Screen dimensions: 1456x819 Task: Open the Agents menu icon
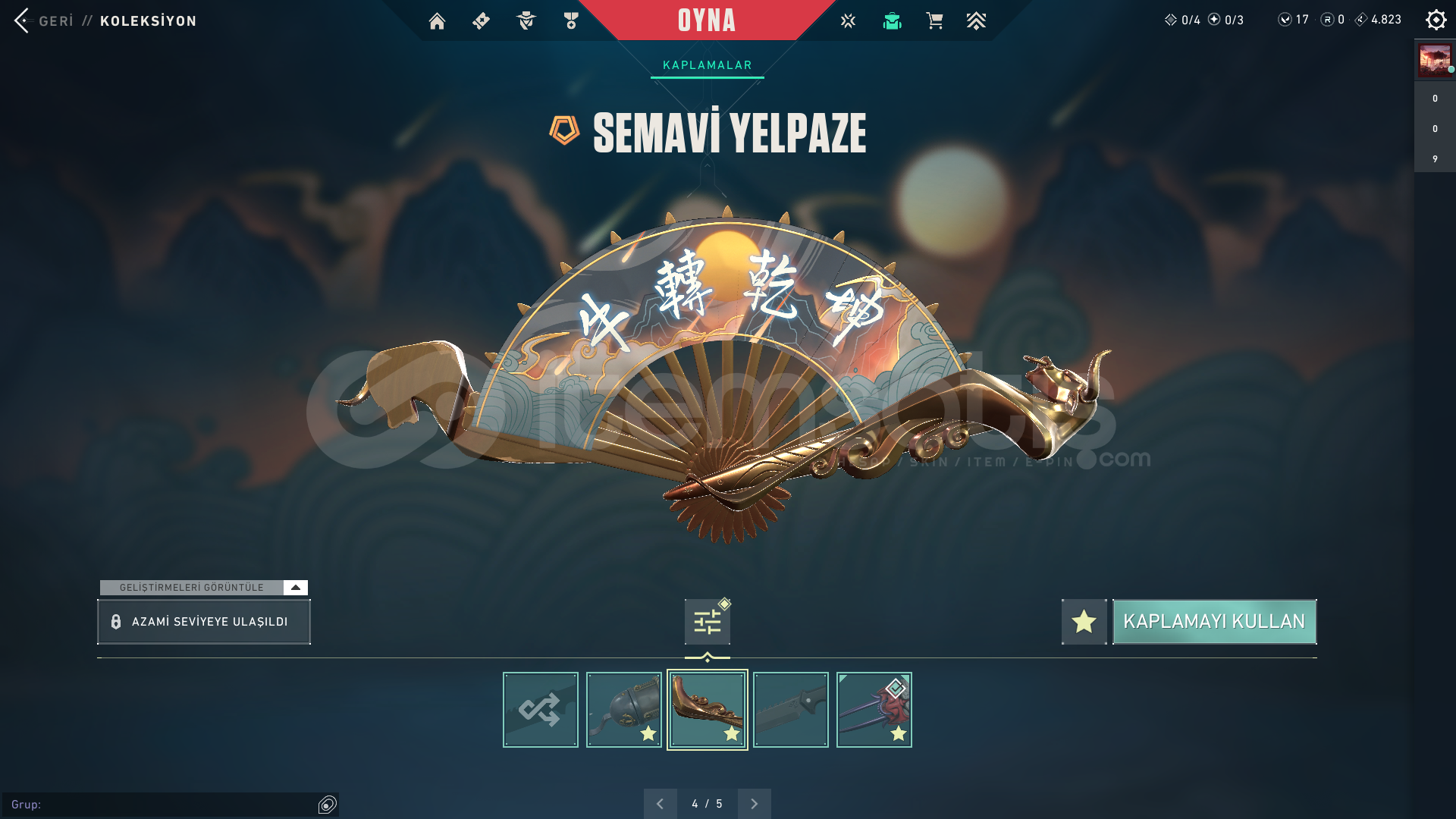(x=526, y=20)
